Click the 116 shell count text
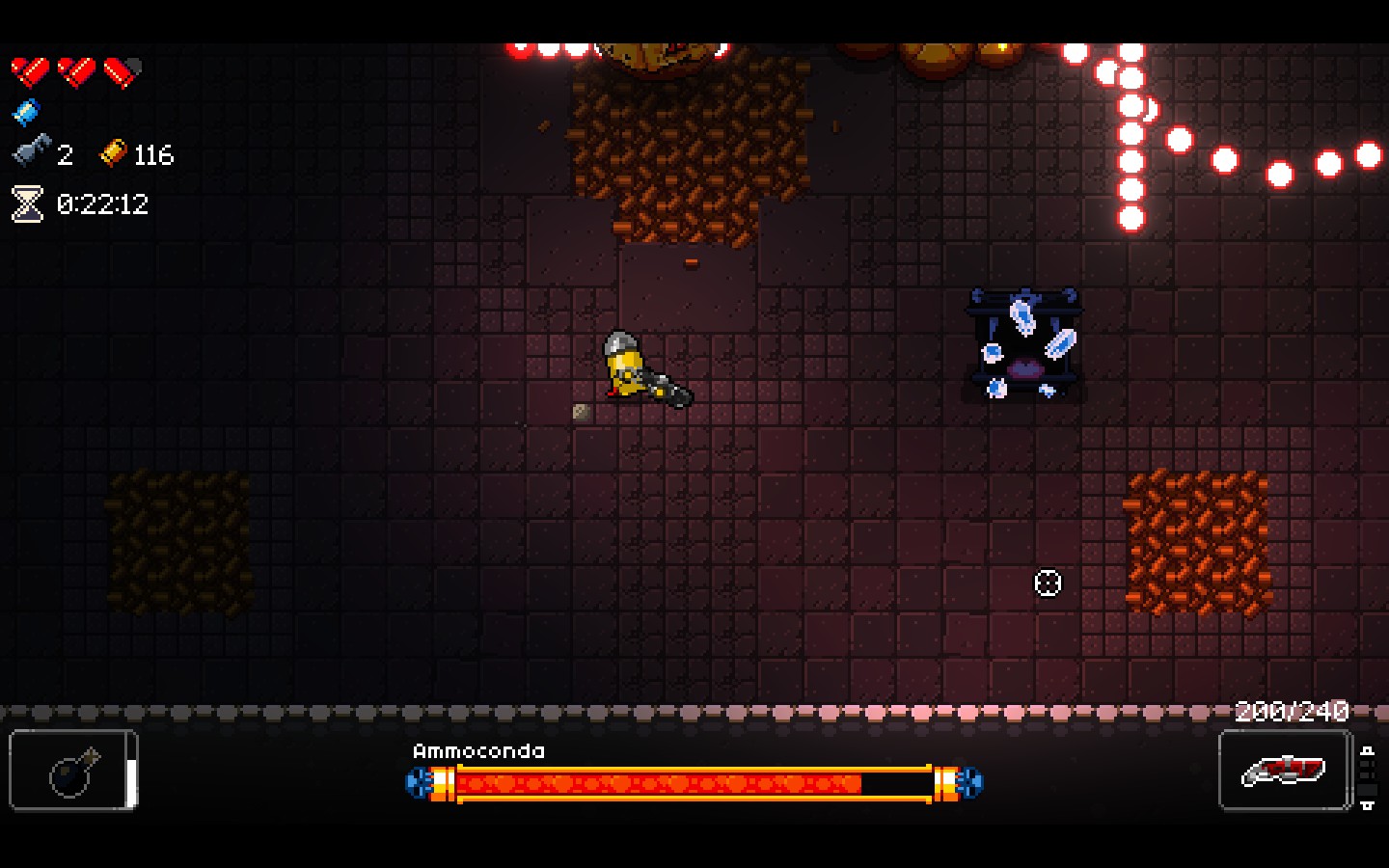This screenshot has width=1389, height=868. pos(154,154)
